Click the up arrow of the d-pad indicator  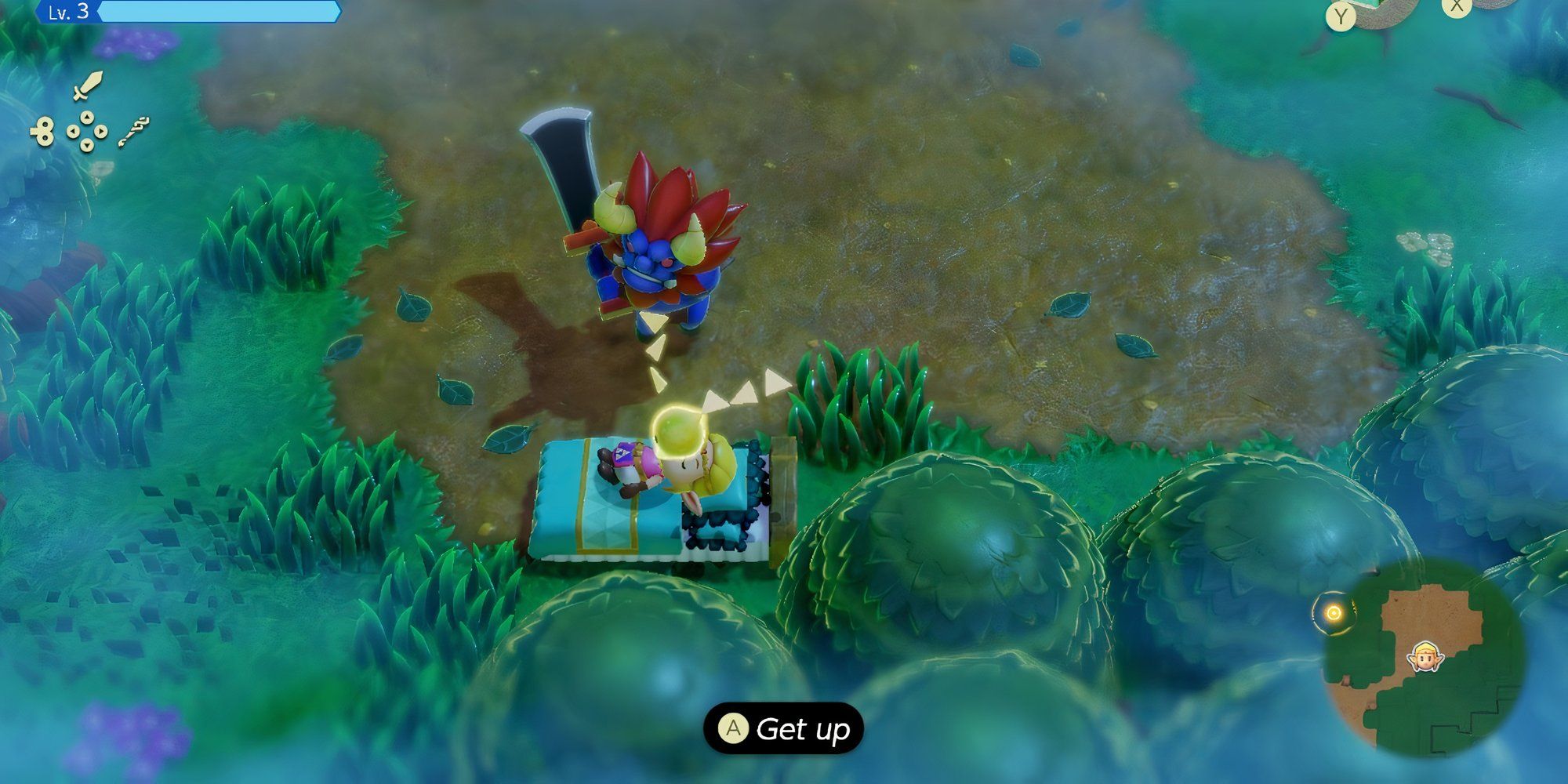coord(86,116)
